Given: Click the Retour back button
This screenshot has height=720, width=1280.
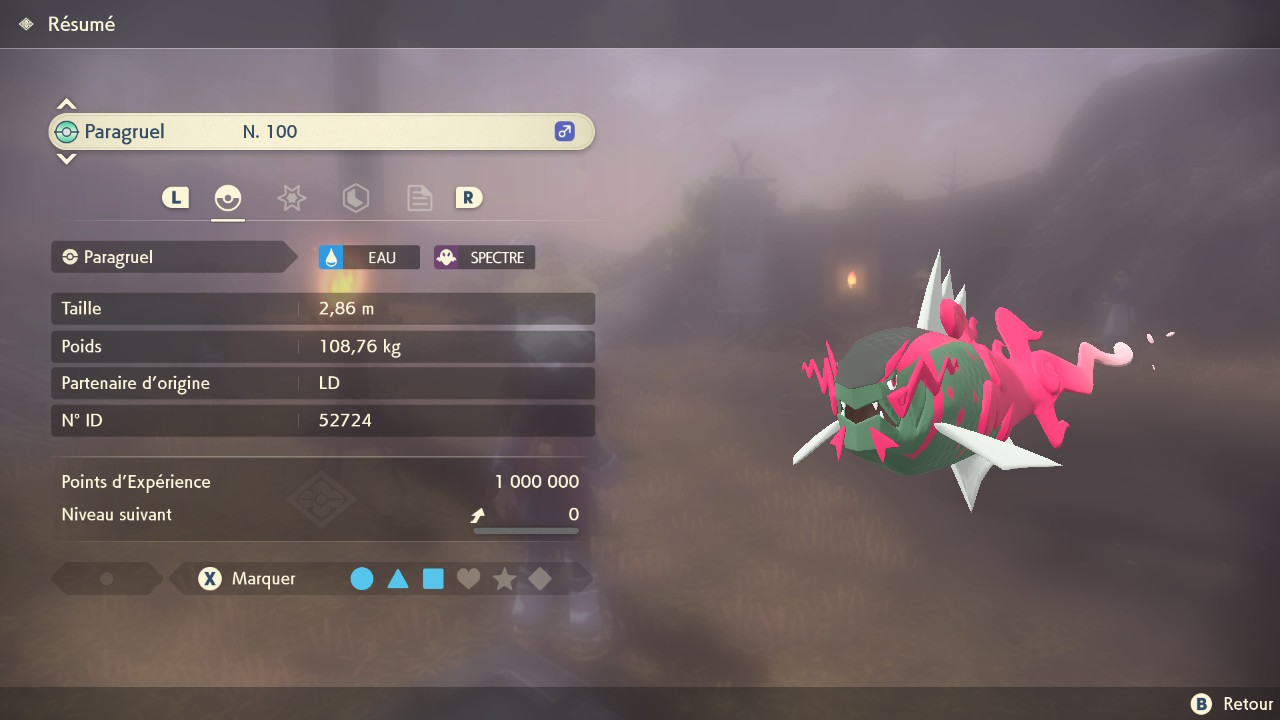Looking at the screenshot, I should tap(1232, 704).
